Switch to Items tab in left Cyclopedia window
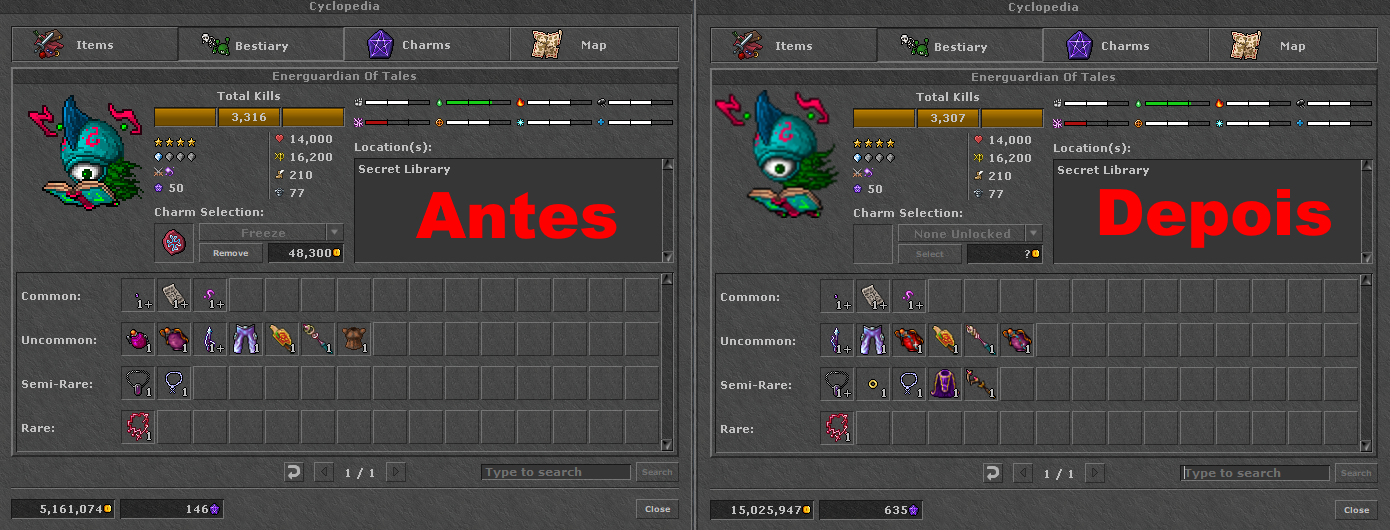 click(x=94, y=45)
